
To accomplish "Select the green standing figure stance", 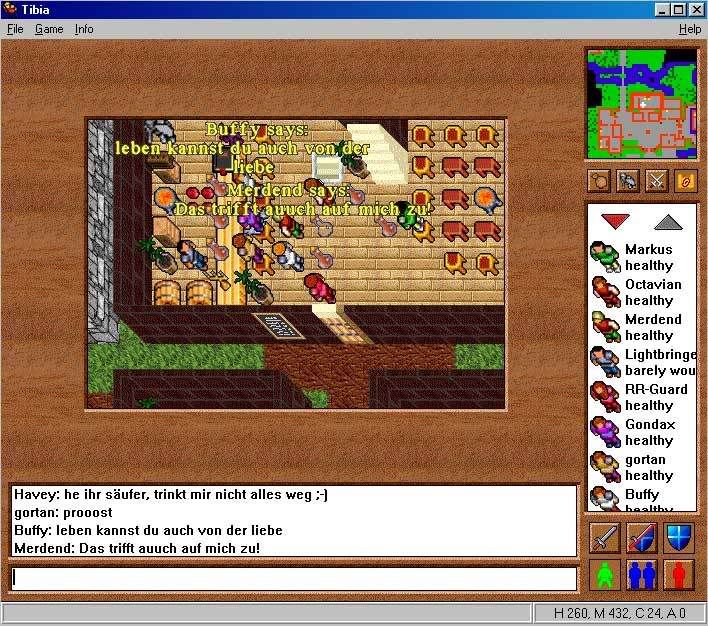I will 604,575.
